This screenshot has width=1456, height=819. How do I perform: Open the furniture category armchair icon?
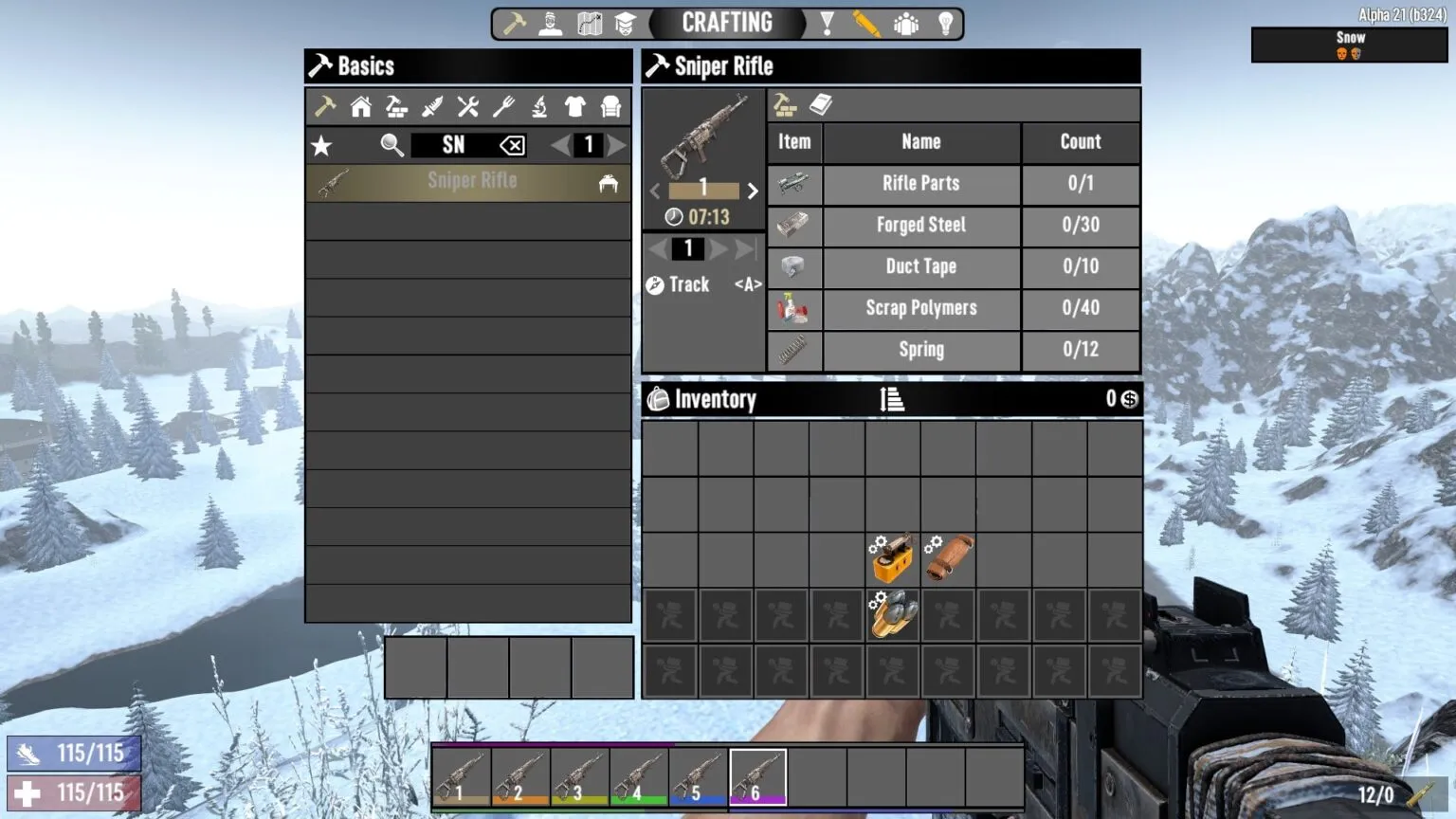click(609, 106)
